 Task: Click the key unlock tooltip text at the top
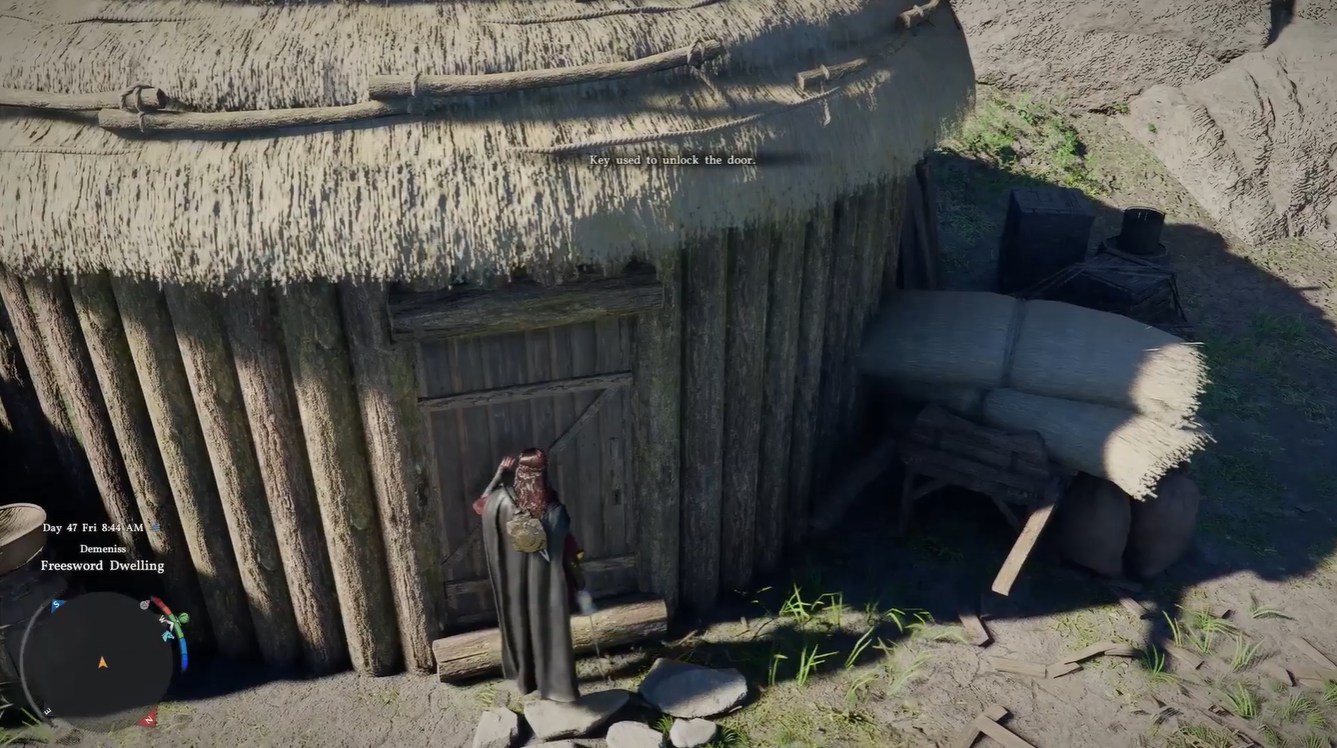672,159
